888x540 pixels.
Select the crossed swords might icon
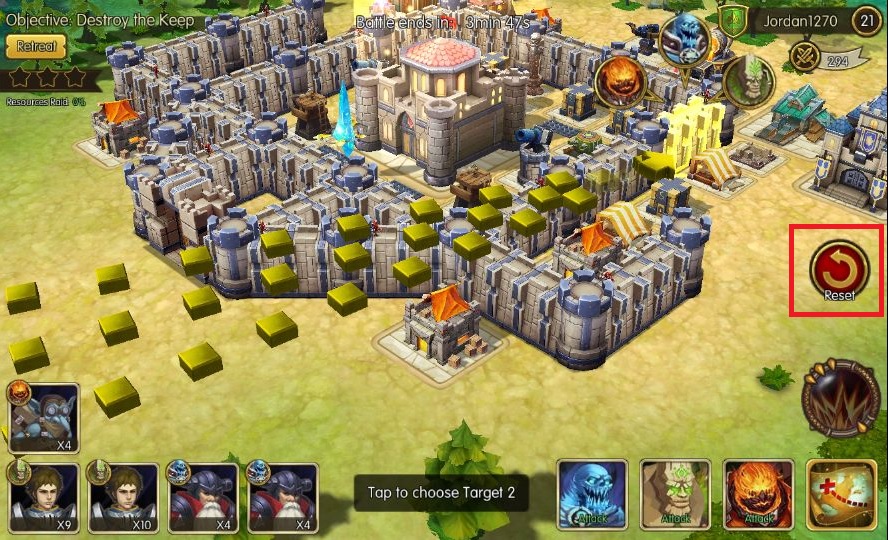pyautogui.click(x=804, y=57)
